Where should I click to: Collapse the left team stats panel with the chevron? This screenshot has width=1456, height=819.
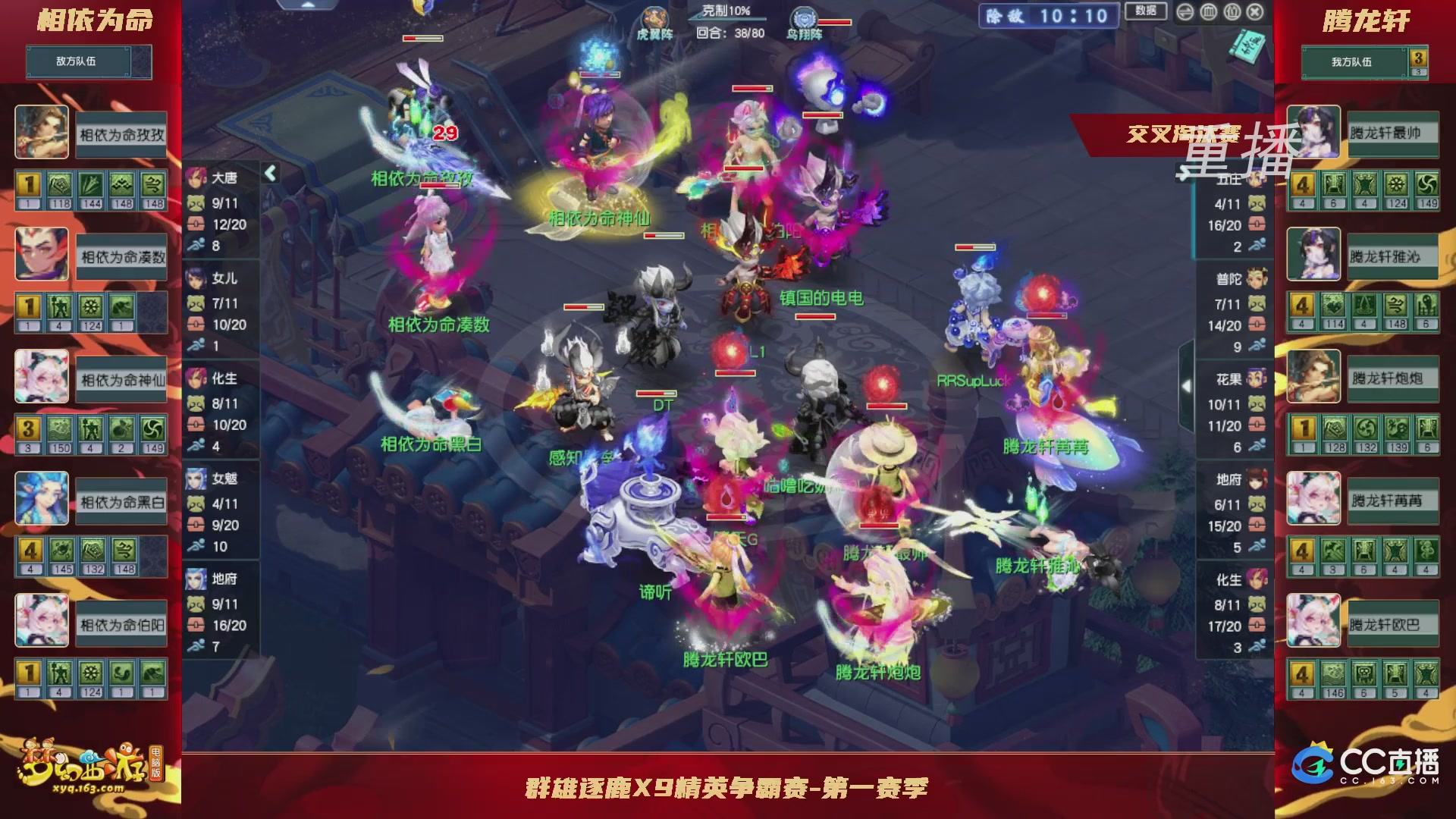click(x=270, y=173)
